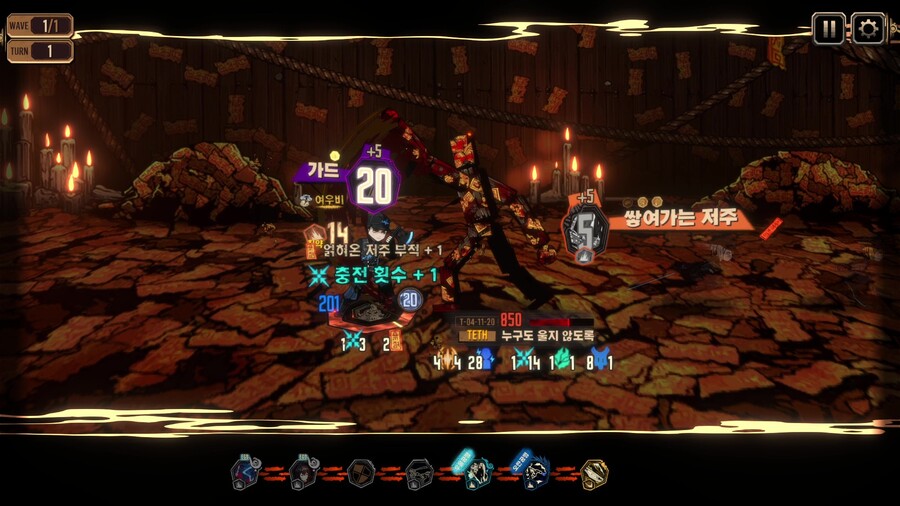900x506 pixels.
Task: Select the shield icon in the turn order bar
Action: tap(362, 473)
